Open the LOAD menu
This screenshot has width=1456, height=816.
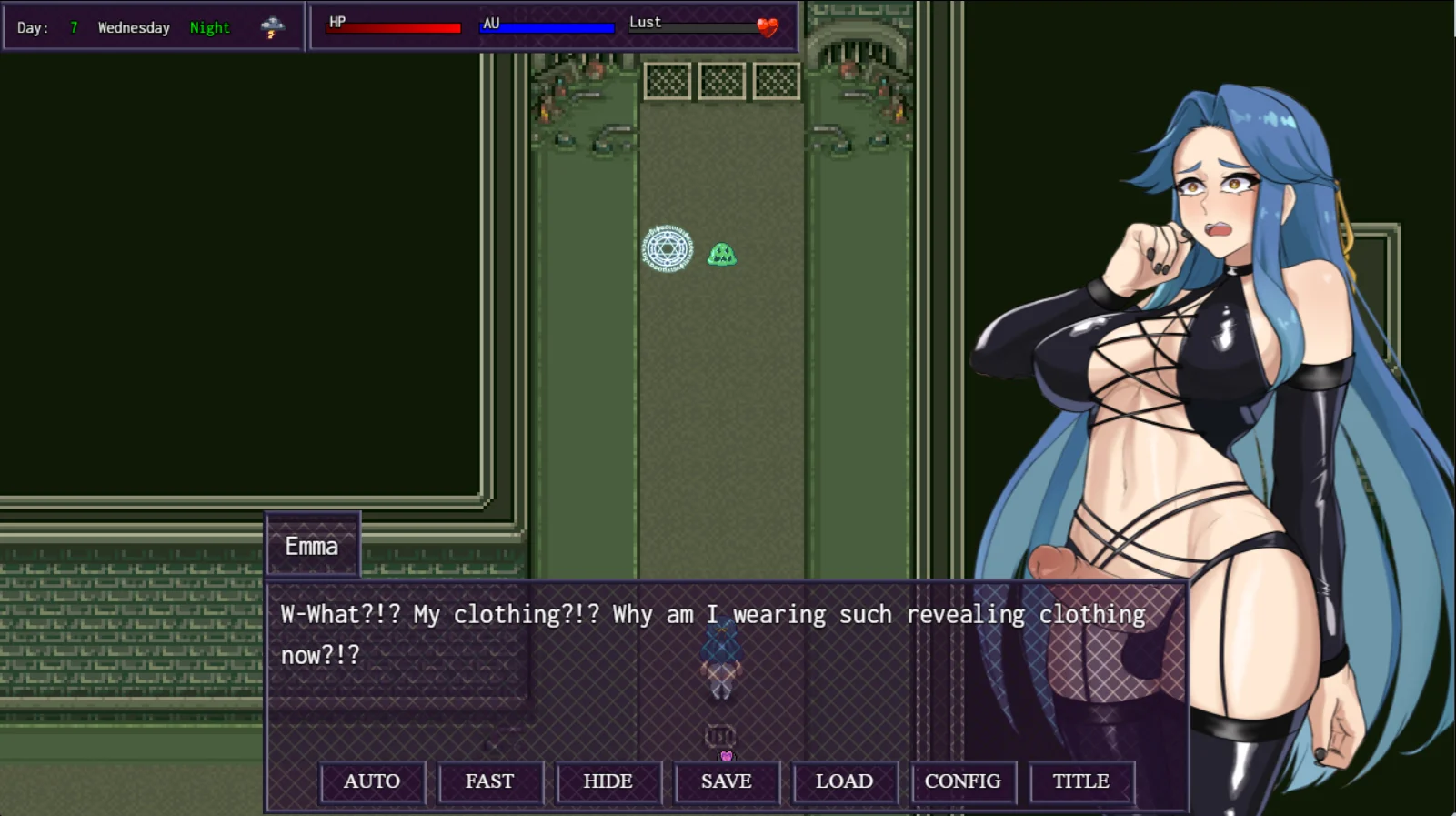pyautogui.click(x=844, y=781)
